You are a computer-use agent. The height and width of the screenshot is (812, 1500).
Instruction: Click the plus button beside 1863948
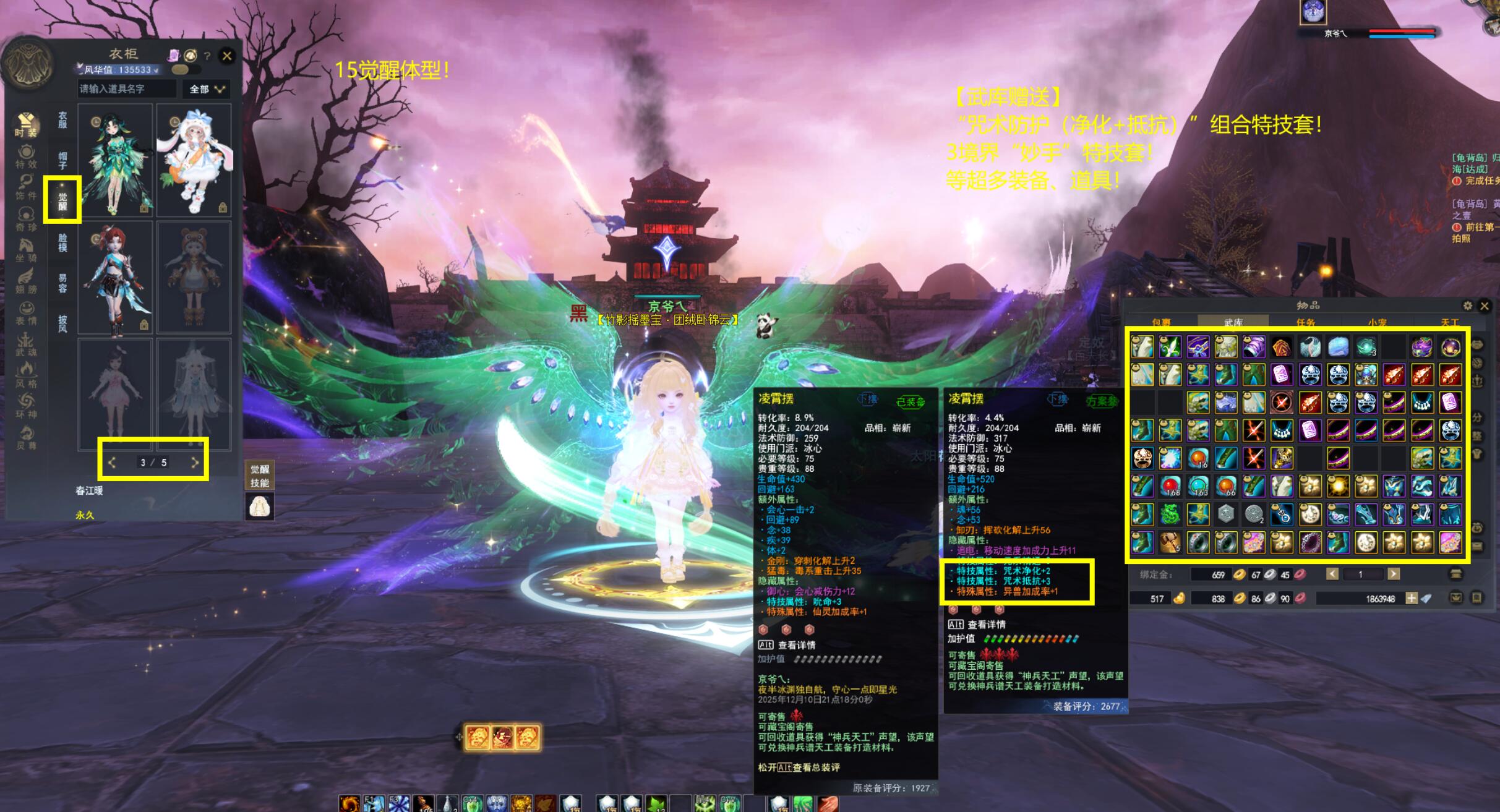1411,598
